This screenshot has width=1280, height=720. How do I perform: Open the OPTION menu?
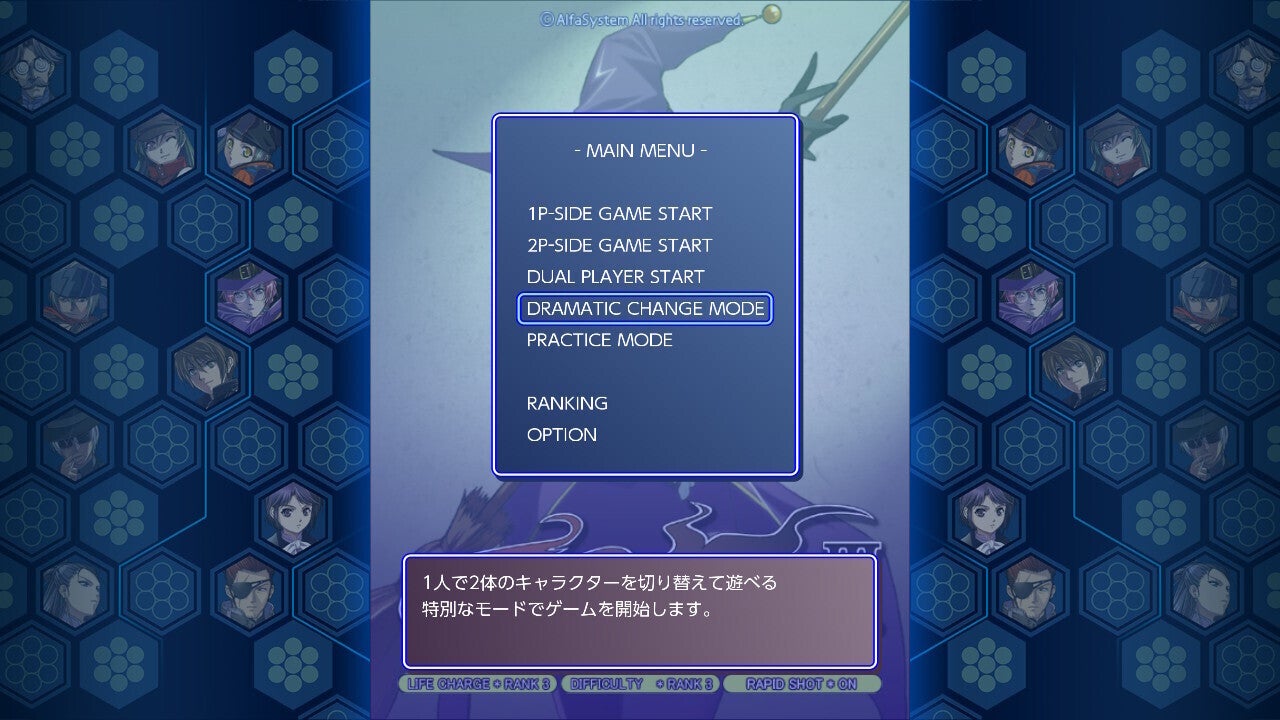(562, 435)
